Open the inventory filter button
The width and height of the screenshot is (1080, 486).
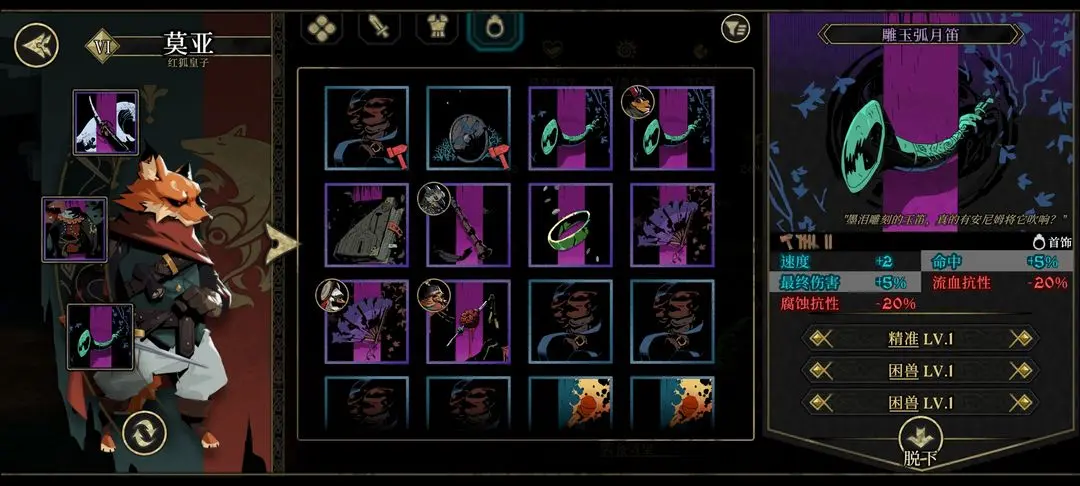point(735,29)
